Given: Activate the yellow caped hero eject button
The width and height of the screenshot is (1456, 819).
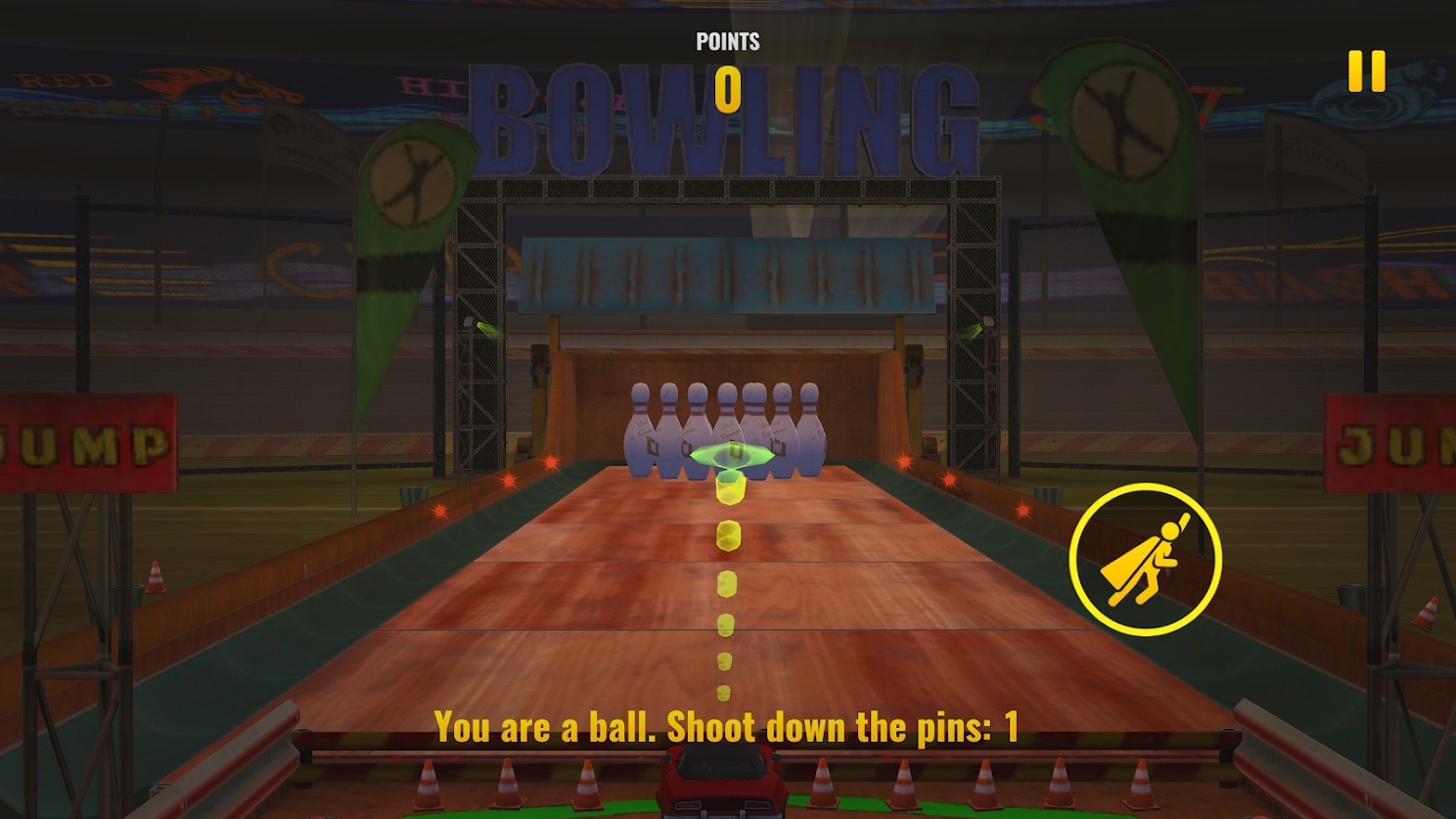Looking at the screenshot, I should click(x=1145, y=560).
